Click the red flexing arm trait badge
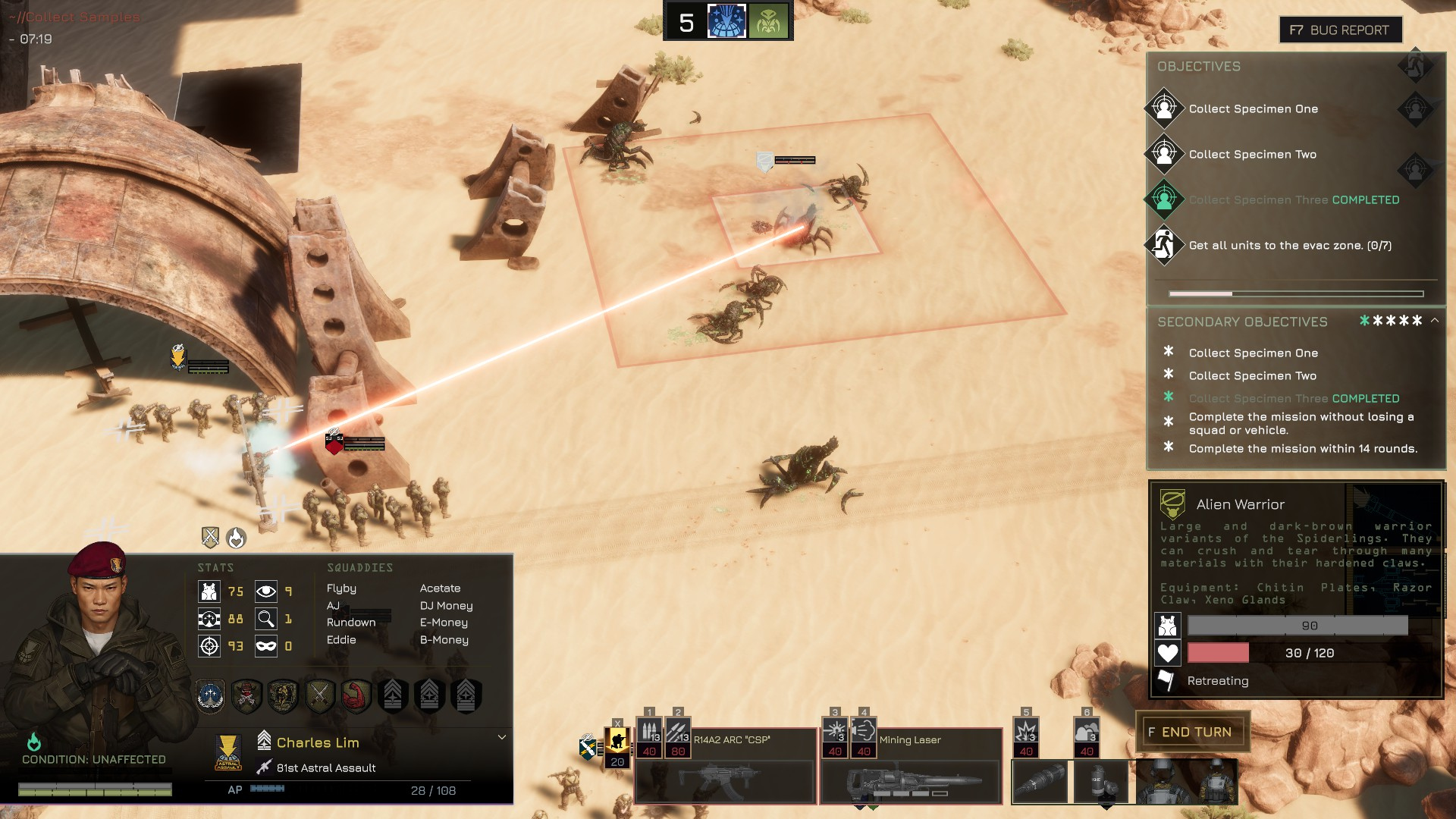1456x819 pixels. click(356, 695)
